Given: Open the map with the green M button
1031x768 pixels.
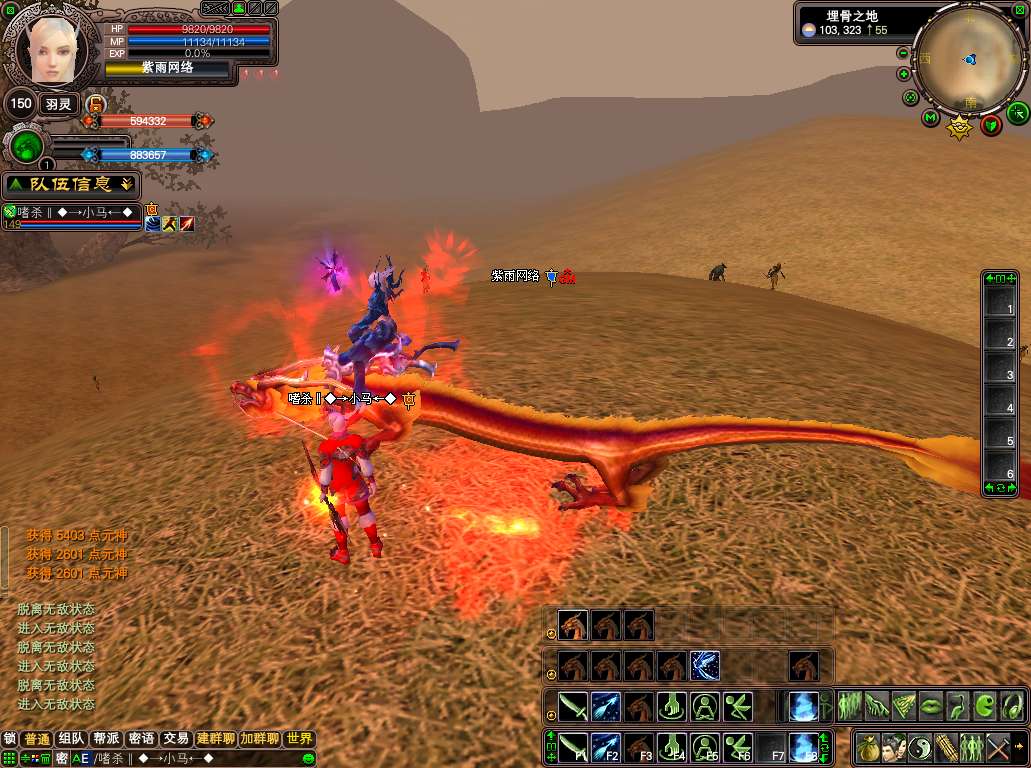Looking at the screenshot, I should (931, 119).
